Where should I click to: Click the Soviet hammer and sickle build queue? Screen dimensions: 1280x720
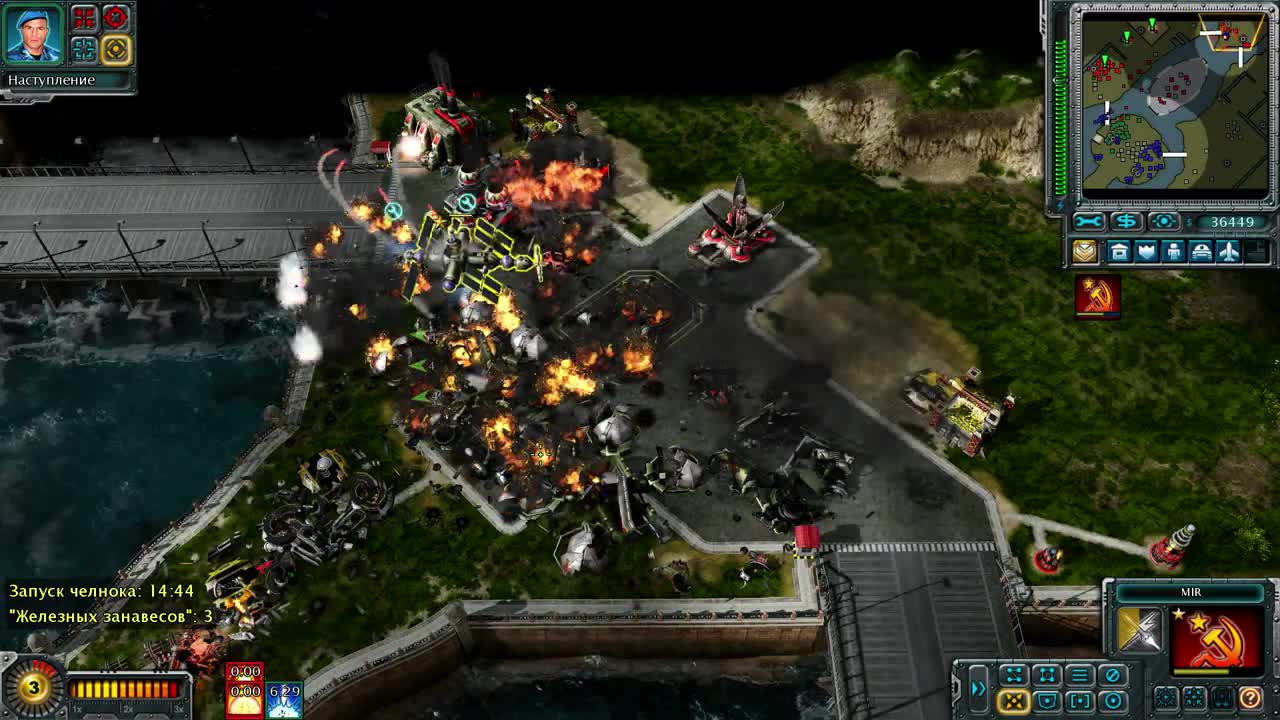click(1096, 294)
